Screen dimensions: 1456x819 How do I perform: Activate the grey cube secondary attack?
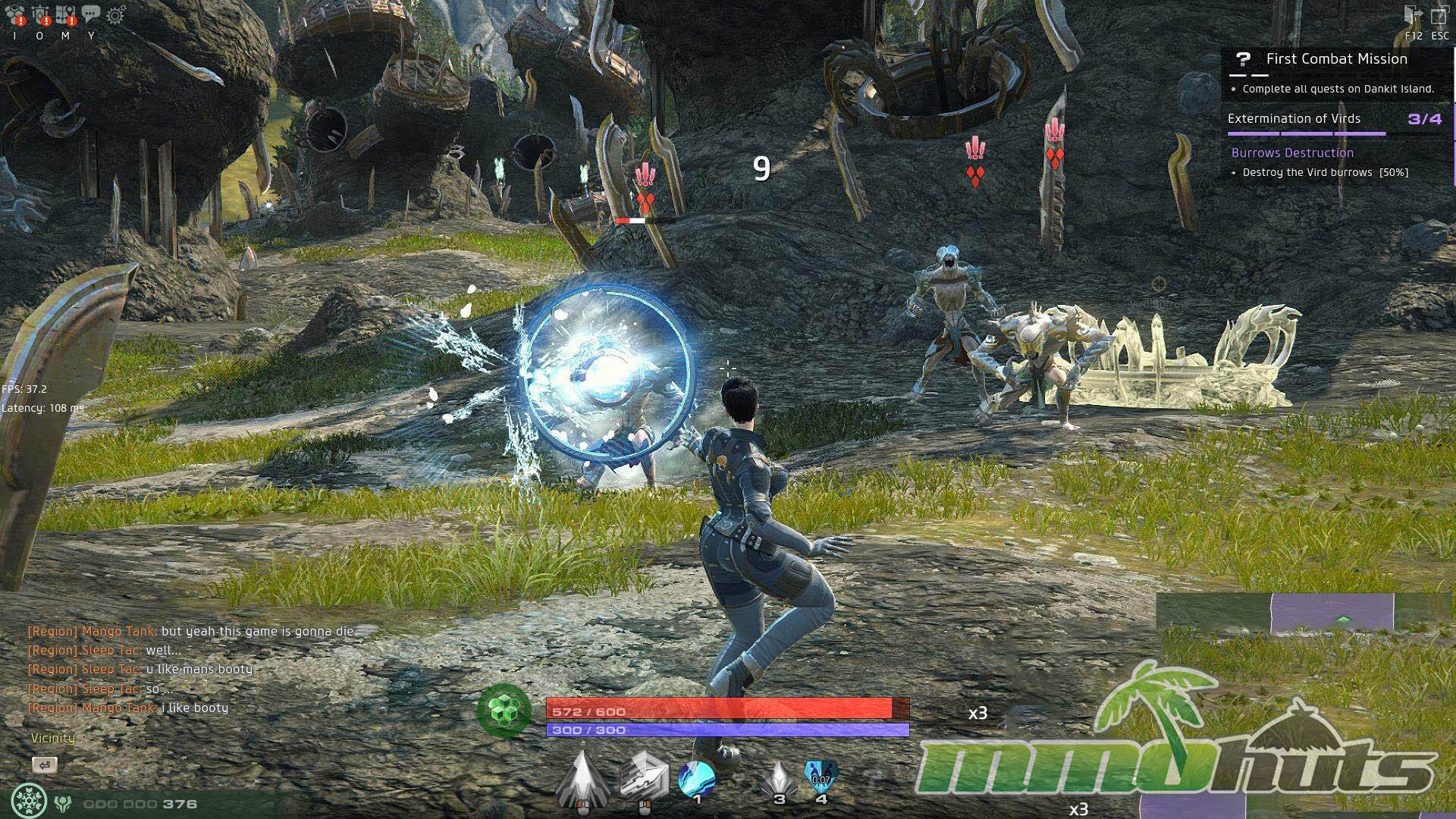click(x=644, y=777)
